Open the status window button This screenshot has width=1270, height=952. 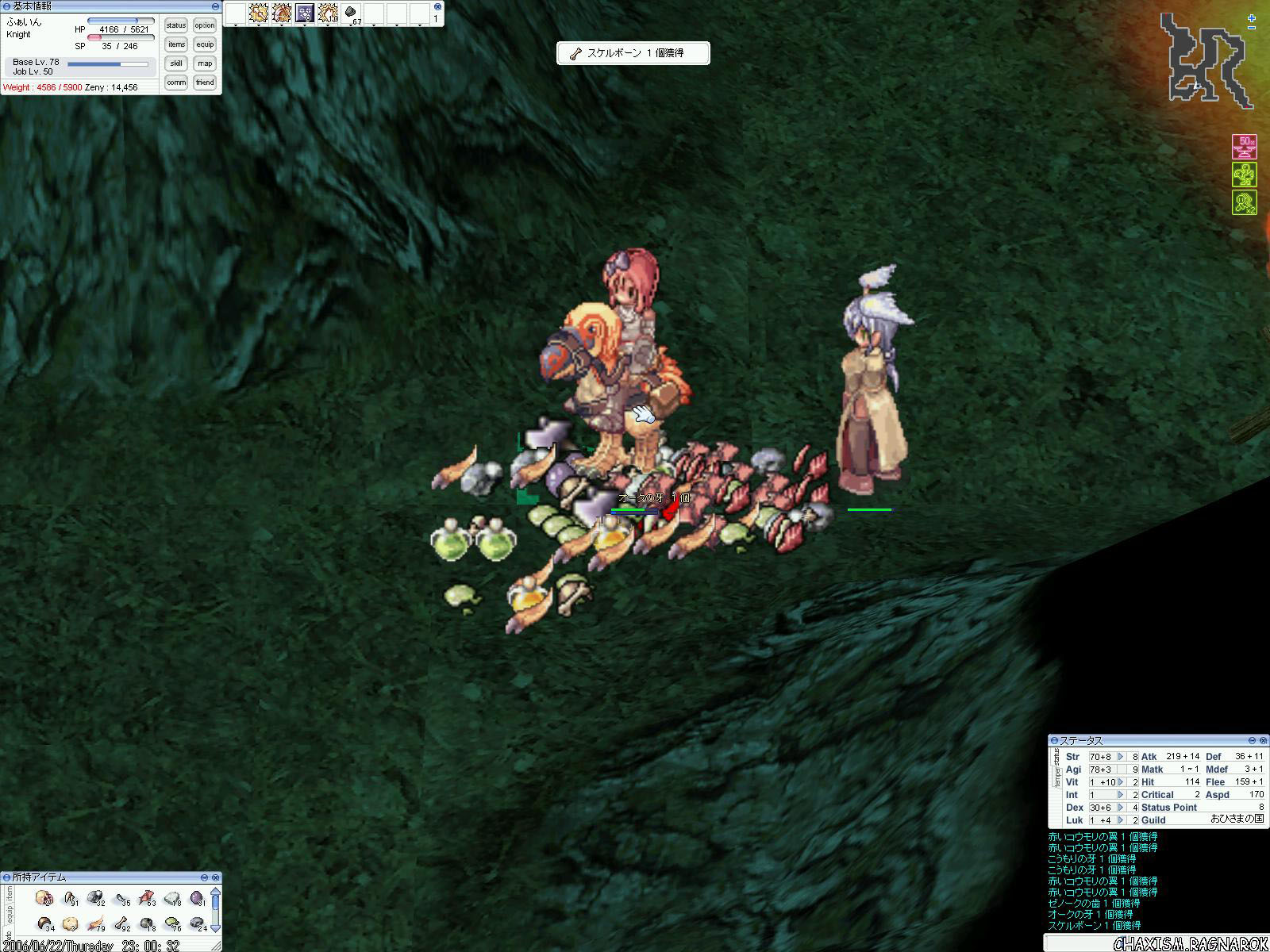click(x=176, y=25)
